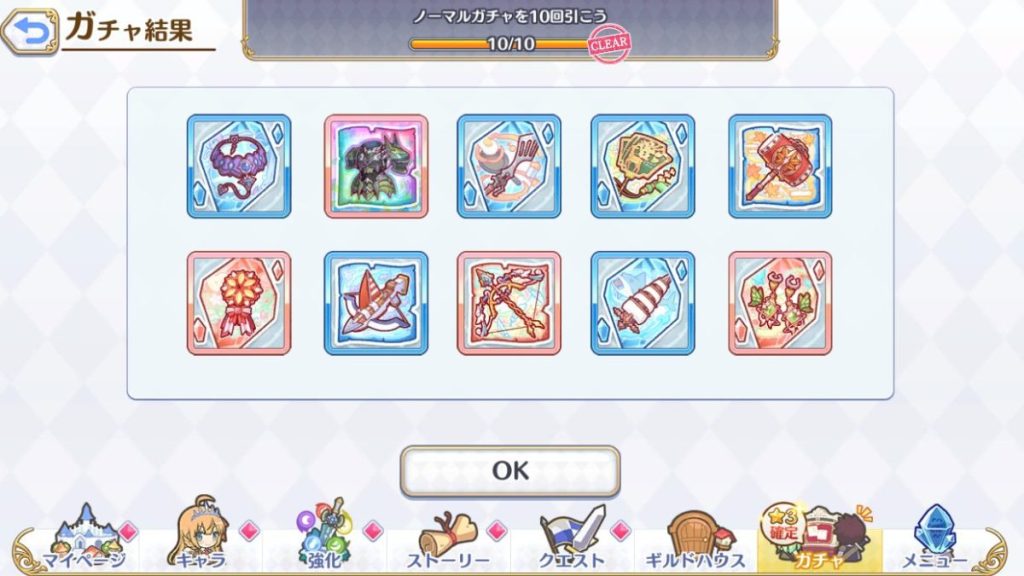Inspect the red ribbon rosette item
Image resolution: width=1024 pixels, height=576 pixels.
click(x=239, y=303)
